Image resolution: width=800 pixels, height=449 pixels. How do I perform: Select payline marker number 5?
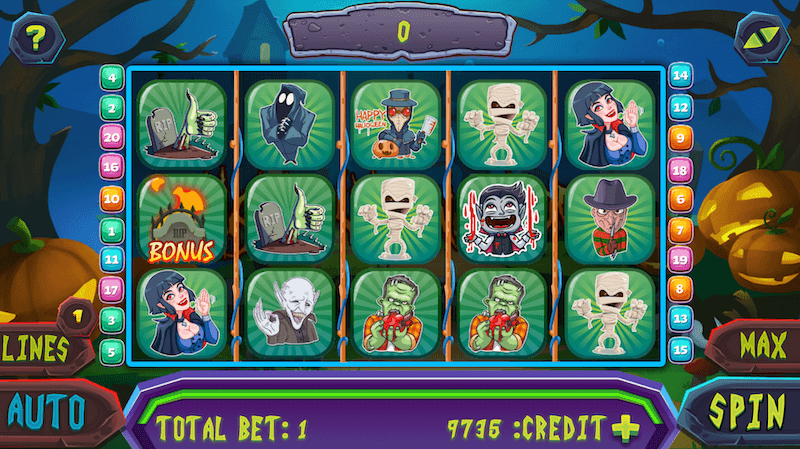click(111, 350)
